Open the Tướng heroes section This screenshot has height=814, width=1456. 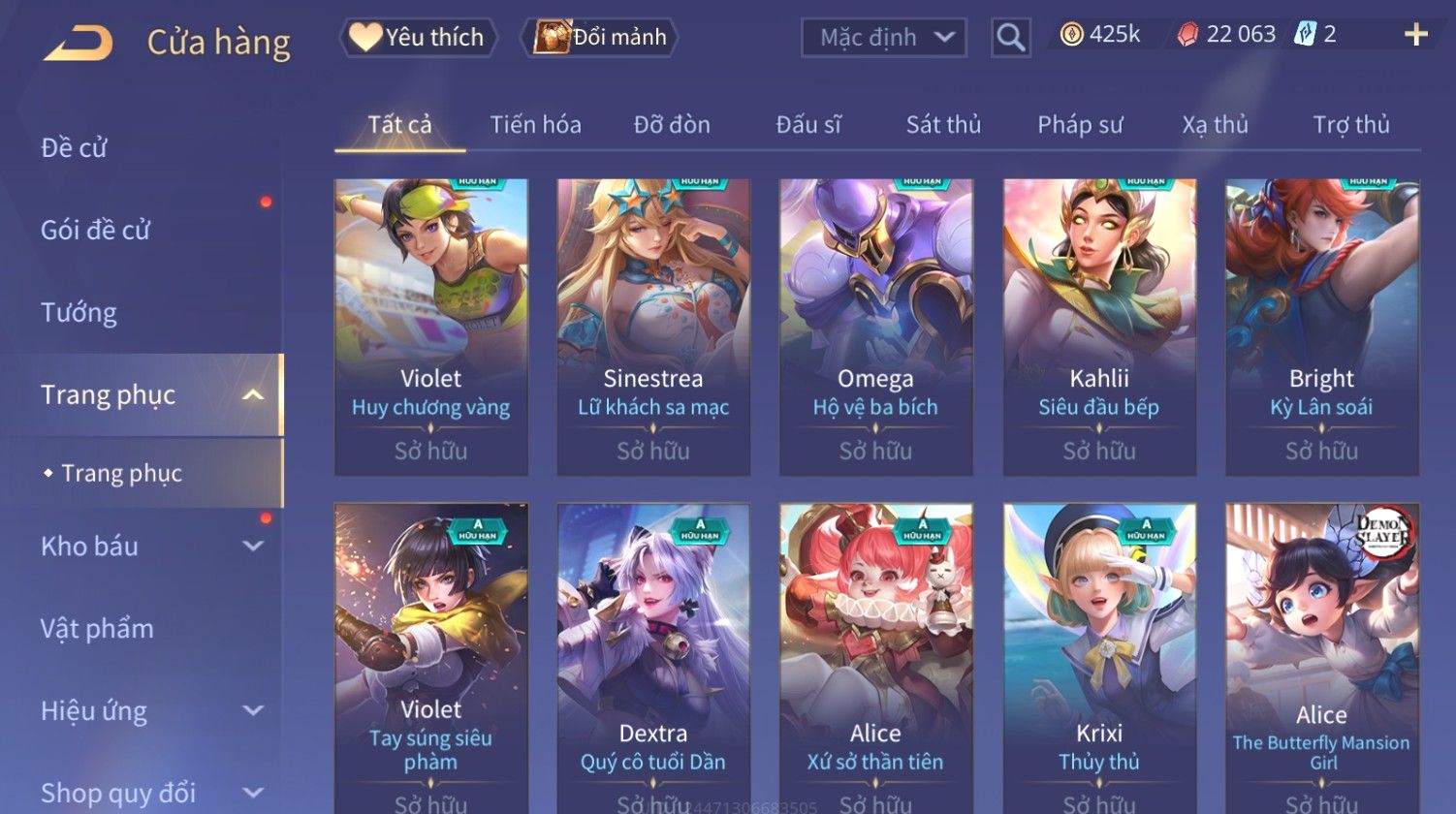coord(79,313)
